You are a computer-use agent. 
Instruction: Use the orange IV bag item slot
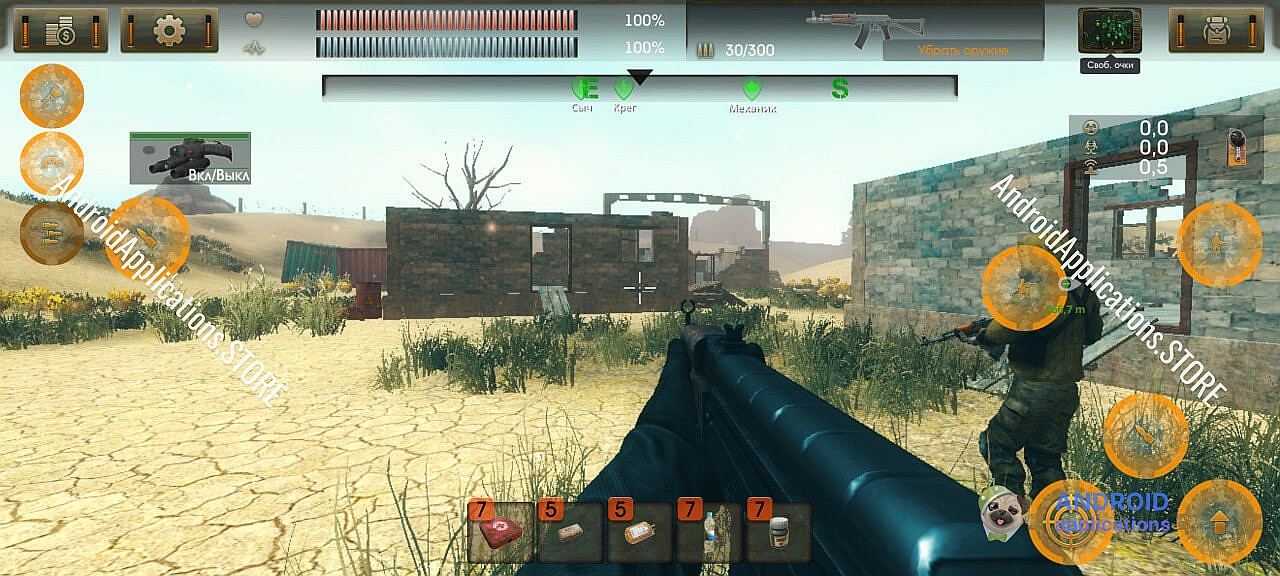pyautogui.click(x=640, y=532)
